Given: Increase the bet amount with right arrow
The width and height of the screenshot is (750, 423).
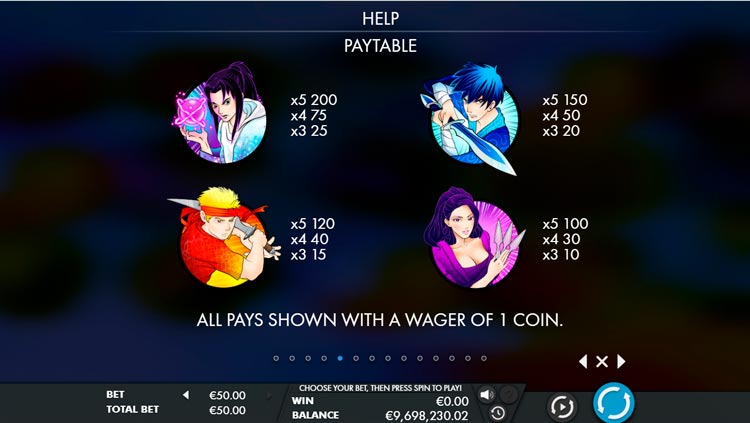Looking at the screenshot, I should (268, 395).
